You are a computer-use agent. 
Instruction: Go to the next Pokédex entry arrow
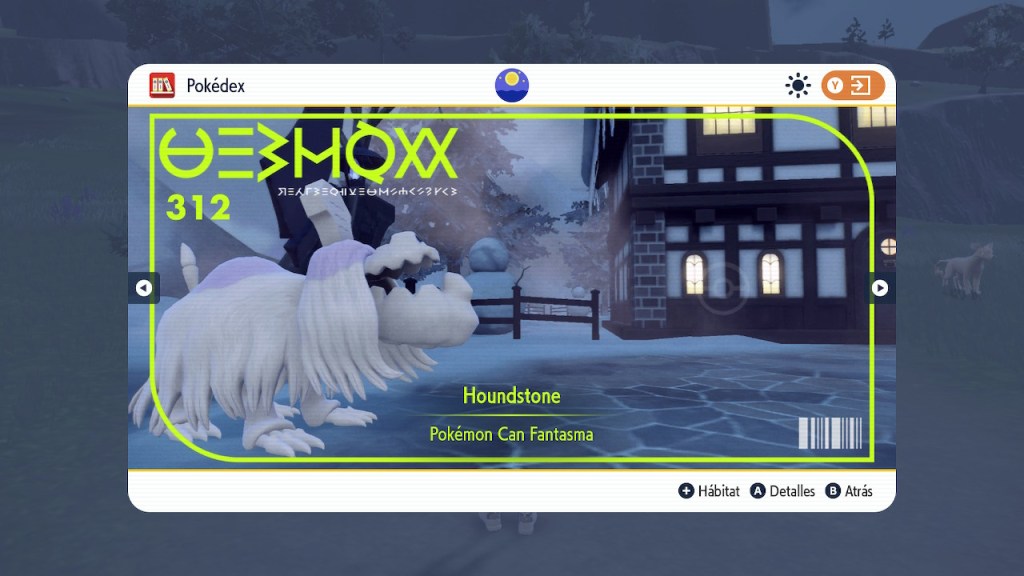[880, 288]
